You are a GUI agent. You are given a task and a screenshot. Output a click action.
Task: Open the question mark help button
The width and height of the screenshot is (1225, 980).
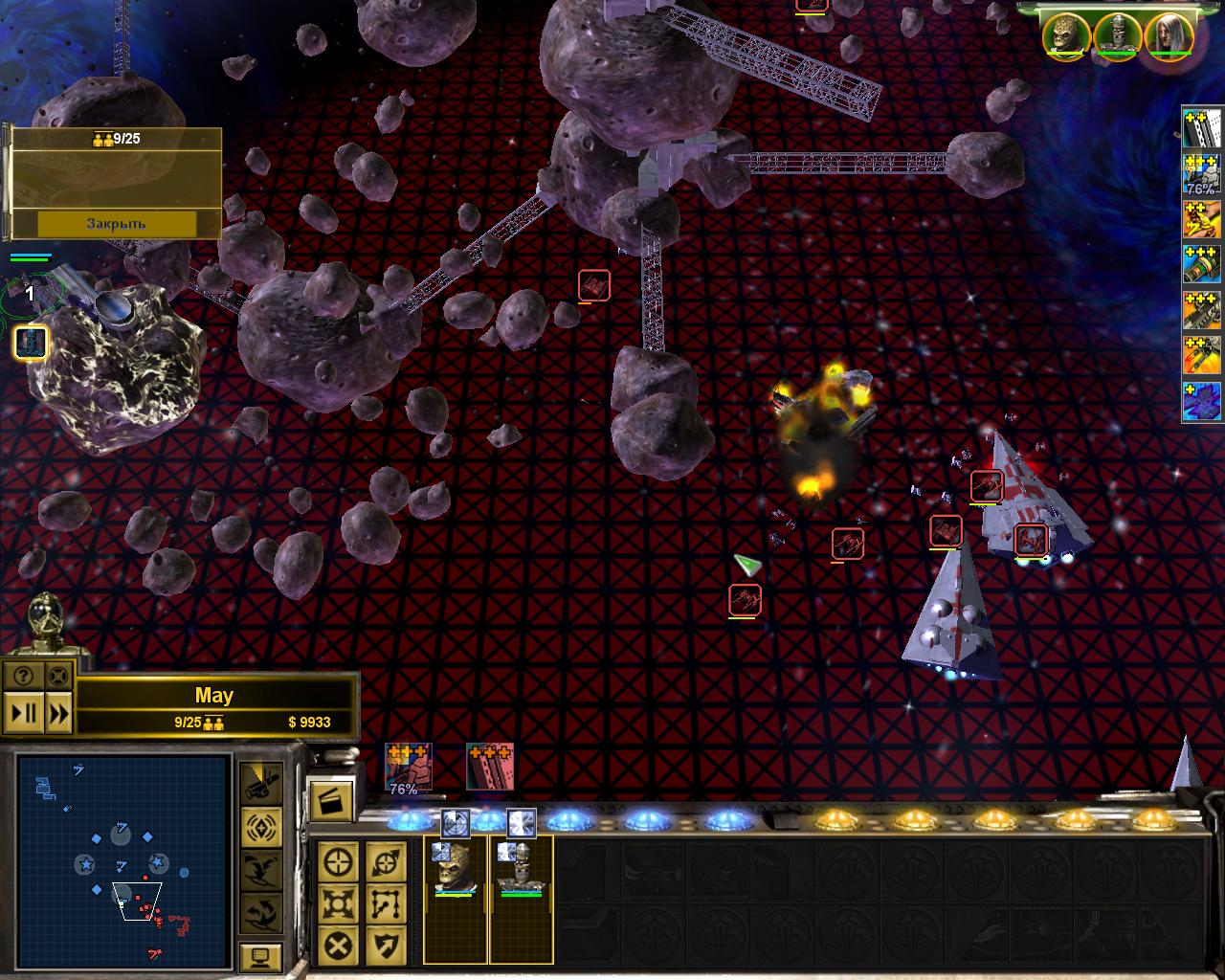23,676
